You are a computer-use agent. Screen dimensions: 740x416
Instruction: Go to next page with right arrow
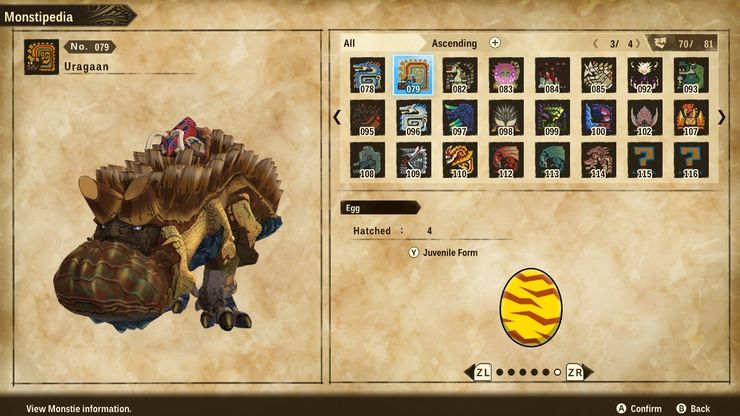pos(722,117)
